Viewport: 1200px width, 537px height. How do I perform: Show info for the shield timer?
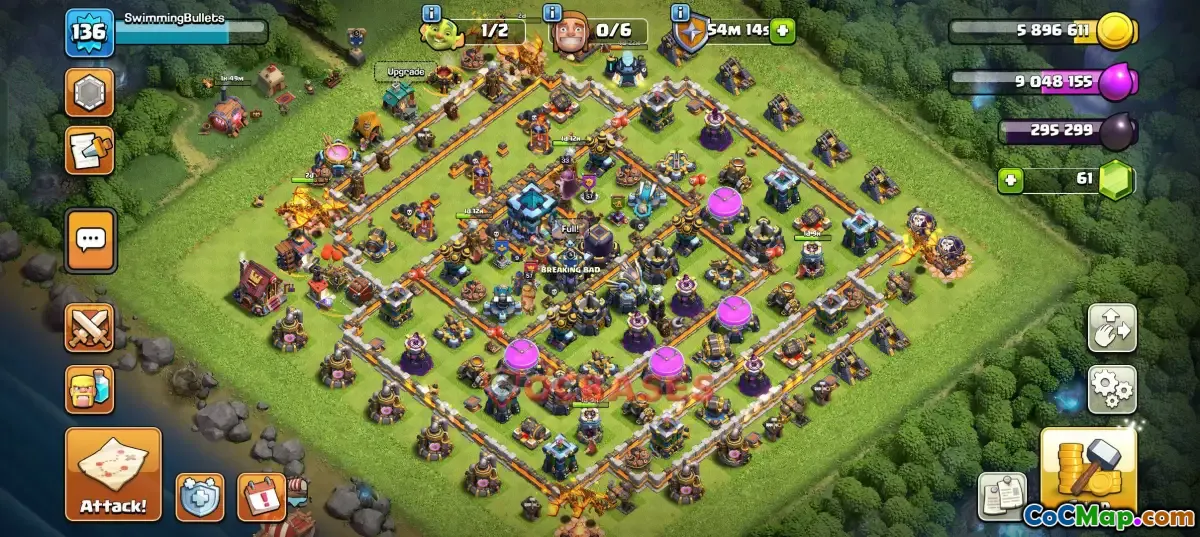[x=682, y=13]
